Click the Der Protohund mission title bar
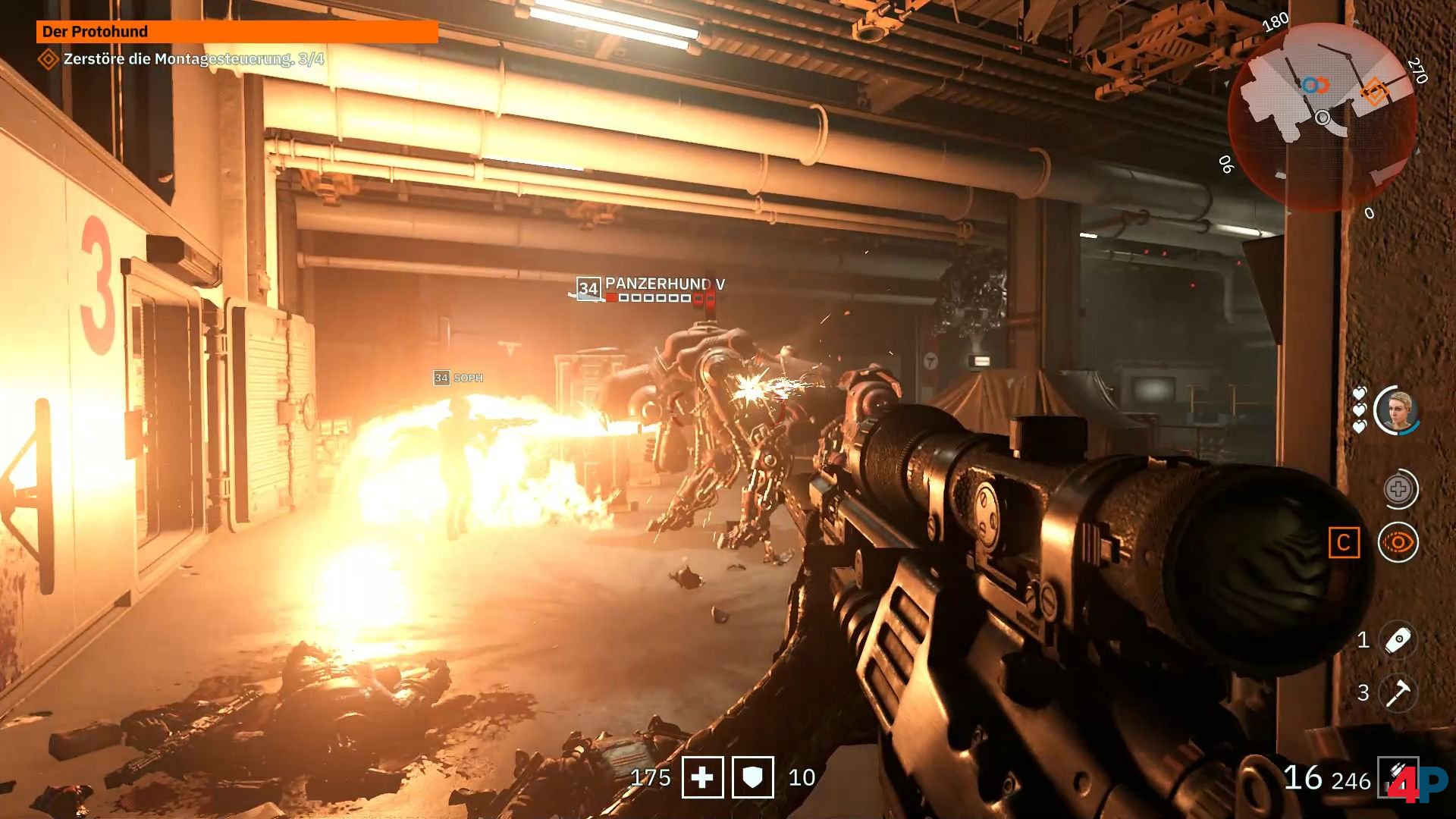 coord(237,32)
